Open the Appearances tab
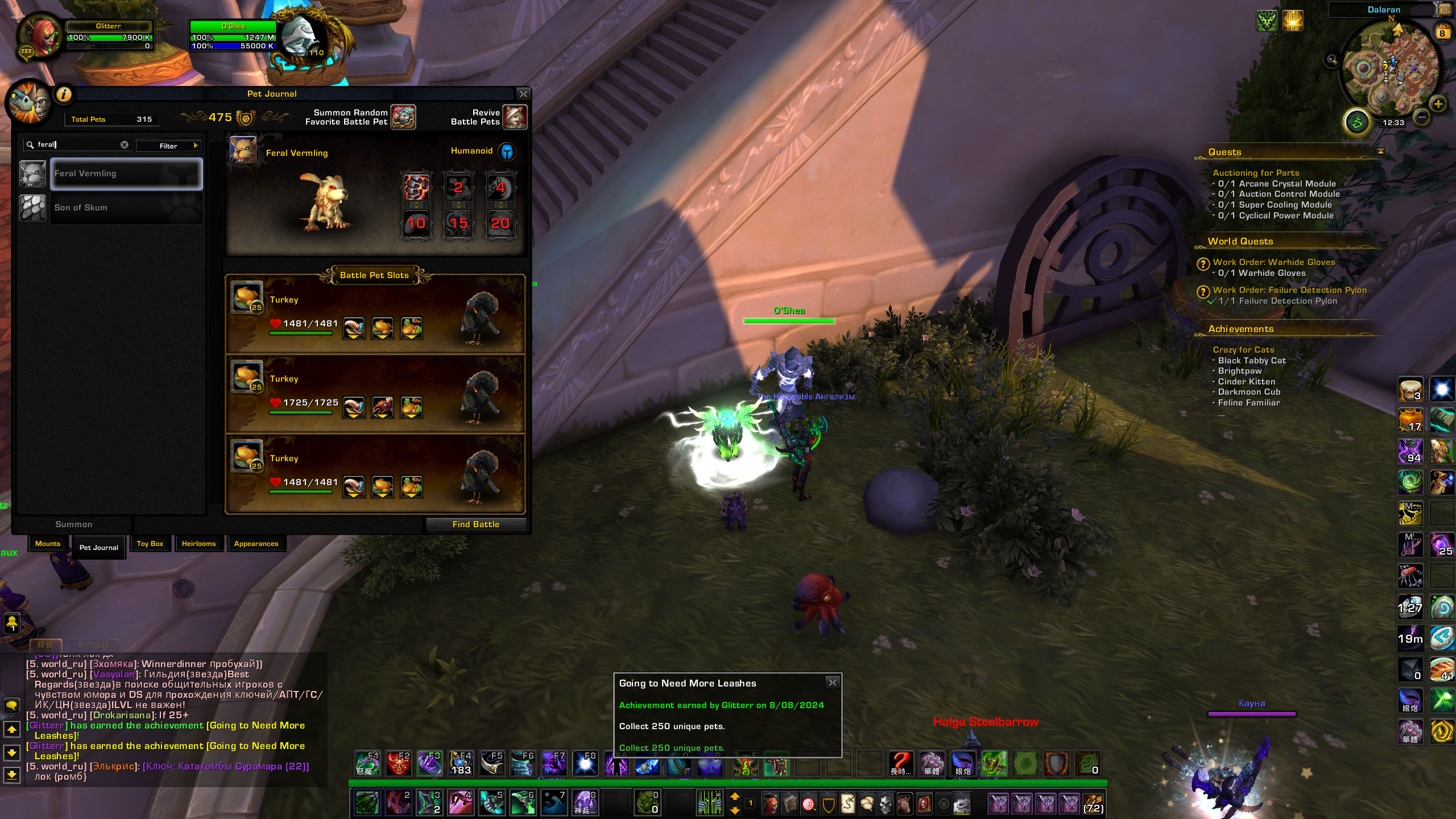The width and height of the screenshot is (1456, 819). pyautogui.click(x=256, y=544)
